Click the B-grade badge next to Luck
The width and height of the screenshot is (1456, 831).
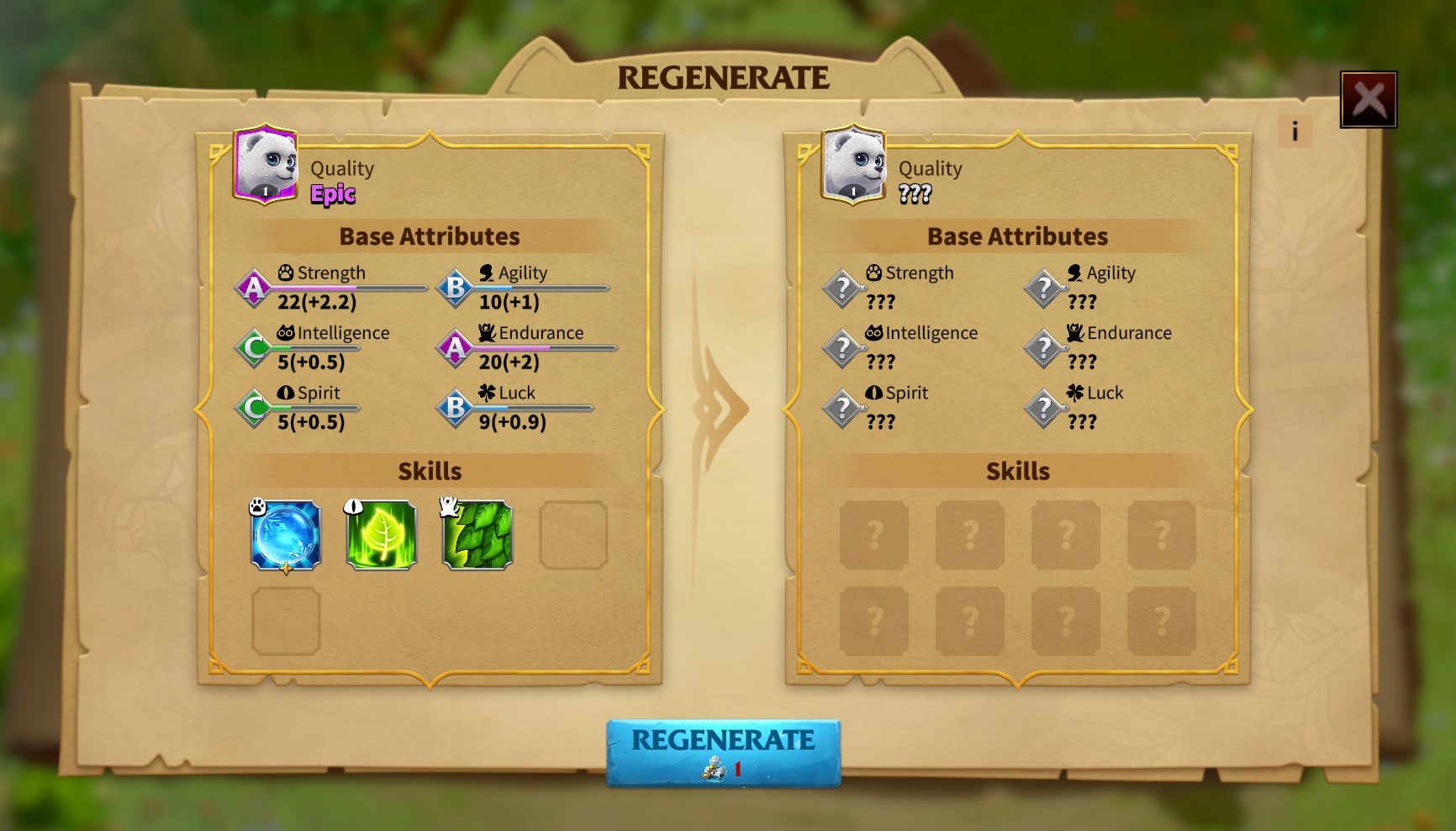tap(455, 406)
